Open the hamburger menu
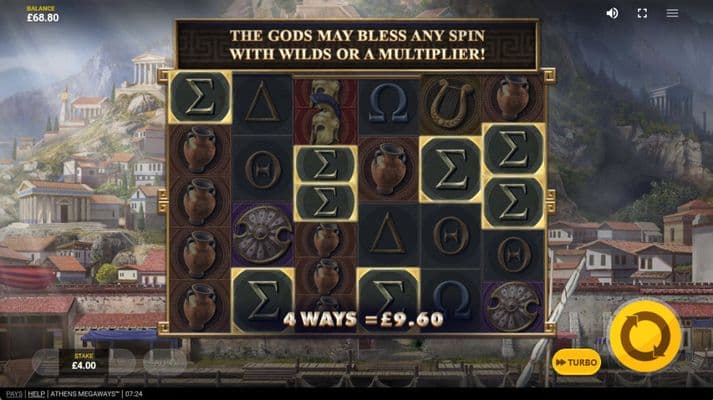The height and width of the screenshot is (400, 713). pos(672,13)
